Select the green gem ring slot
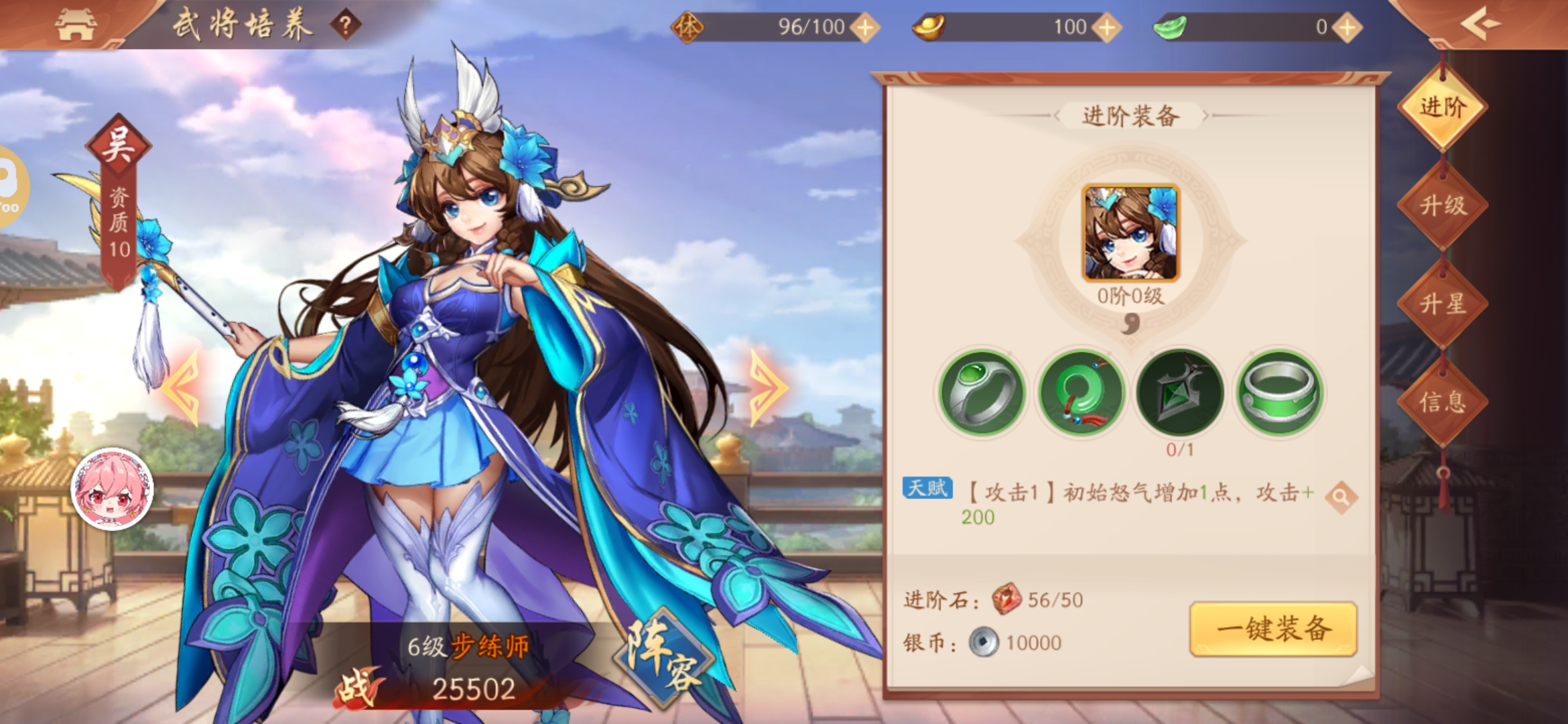Viewport: 1568px width, 724px height. (982, 393)
